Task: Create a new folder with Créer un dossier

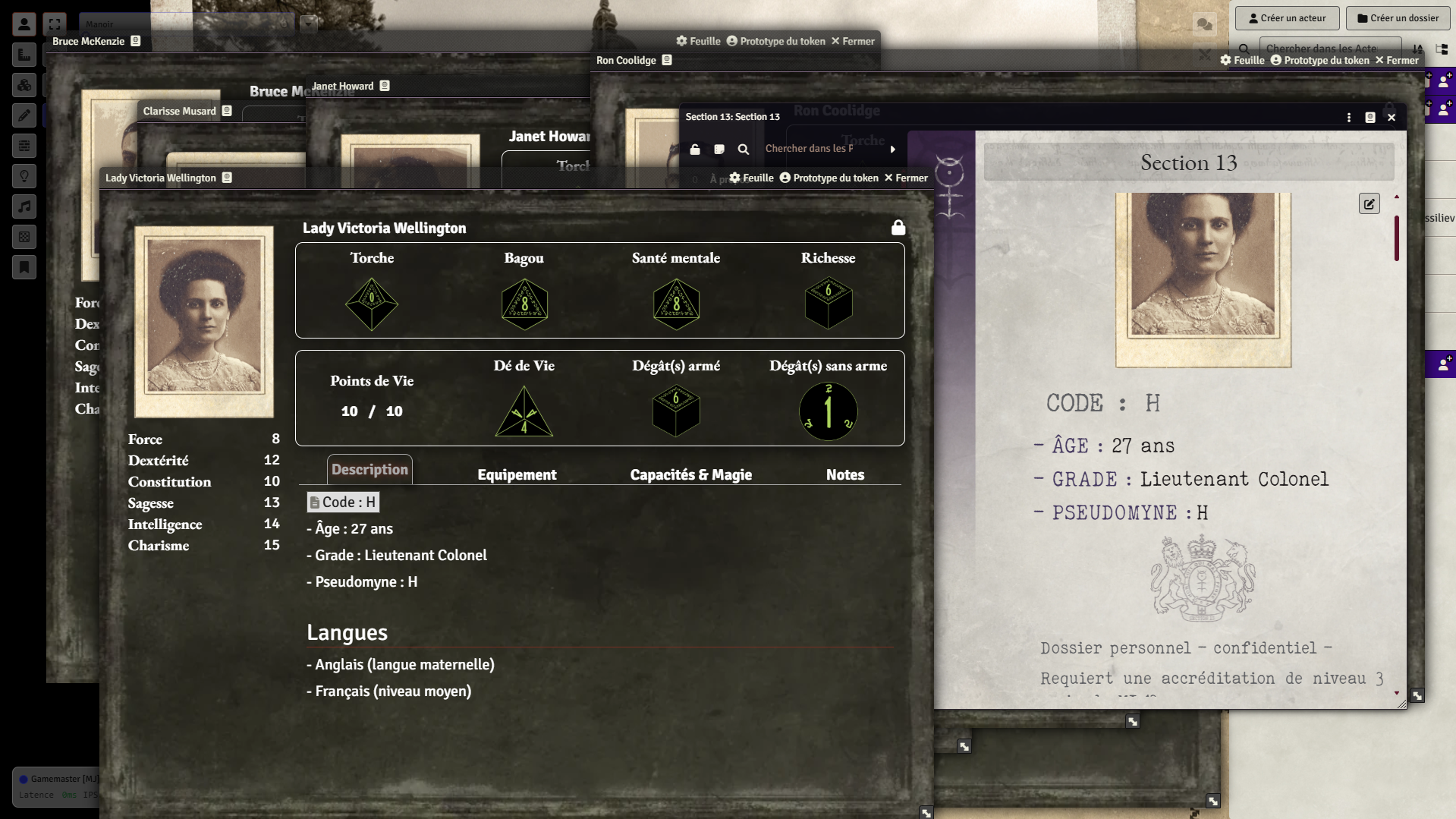Action: [x=1397, y=18]
